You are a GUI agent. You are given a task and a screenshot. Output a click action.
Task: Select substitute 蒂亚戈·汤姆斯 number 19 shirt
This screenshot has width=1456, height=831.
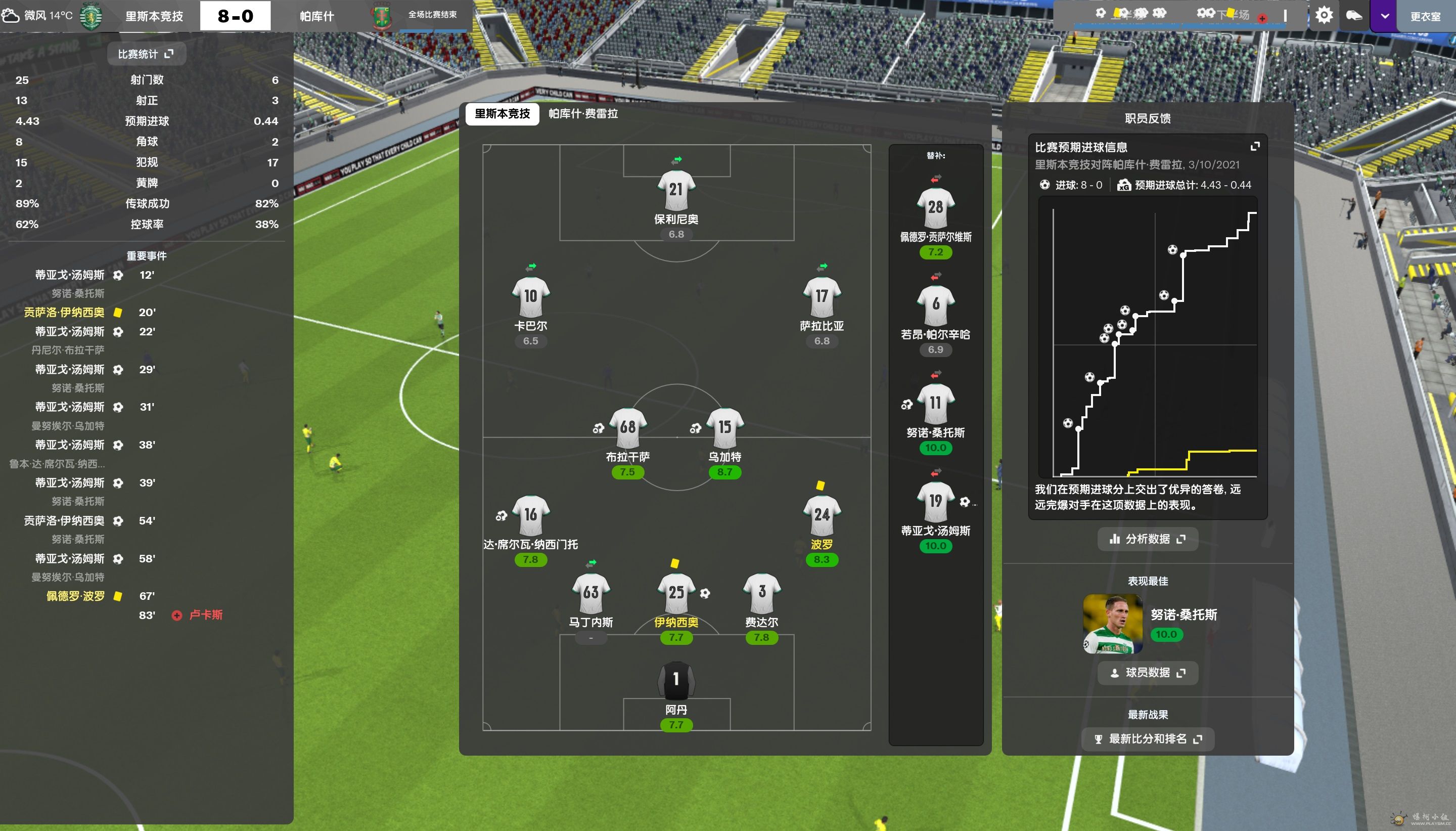pos(935,502)
